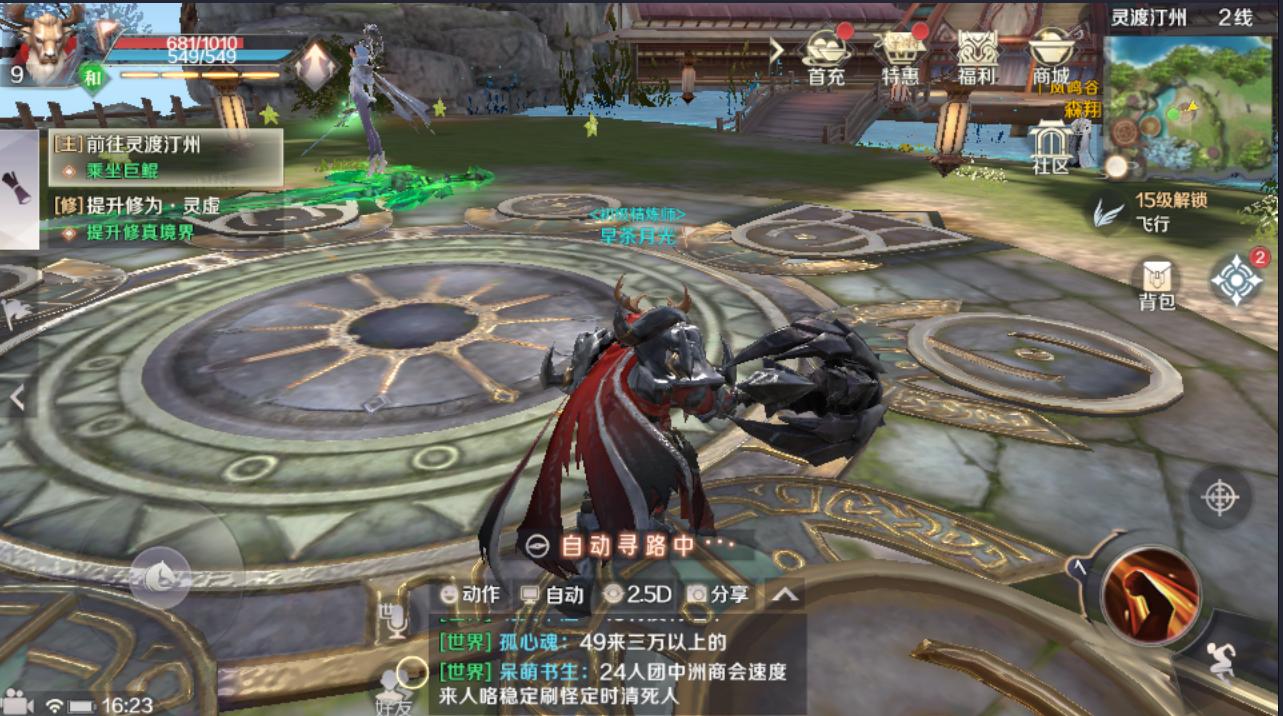Open the 动作 actions button

[x=470, y=594]
